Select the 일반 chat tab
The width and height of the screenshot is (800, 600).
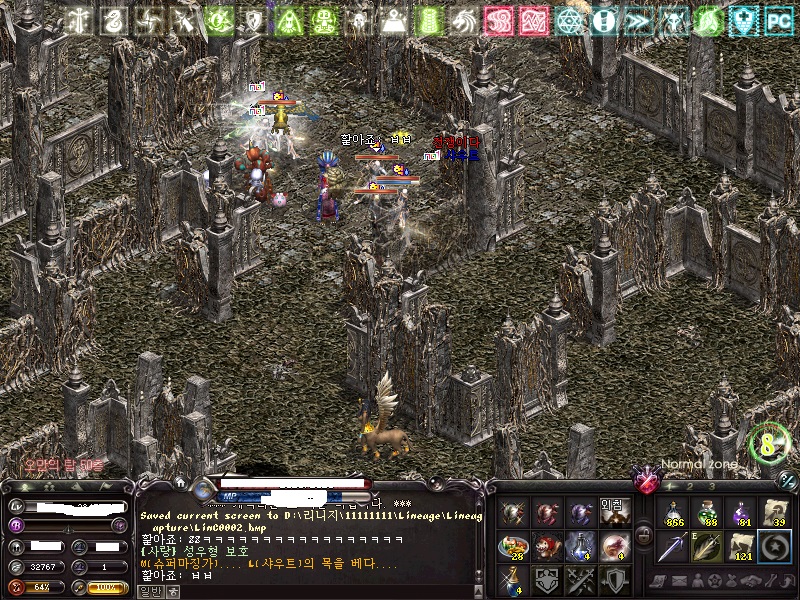(148, 591)
